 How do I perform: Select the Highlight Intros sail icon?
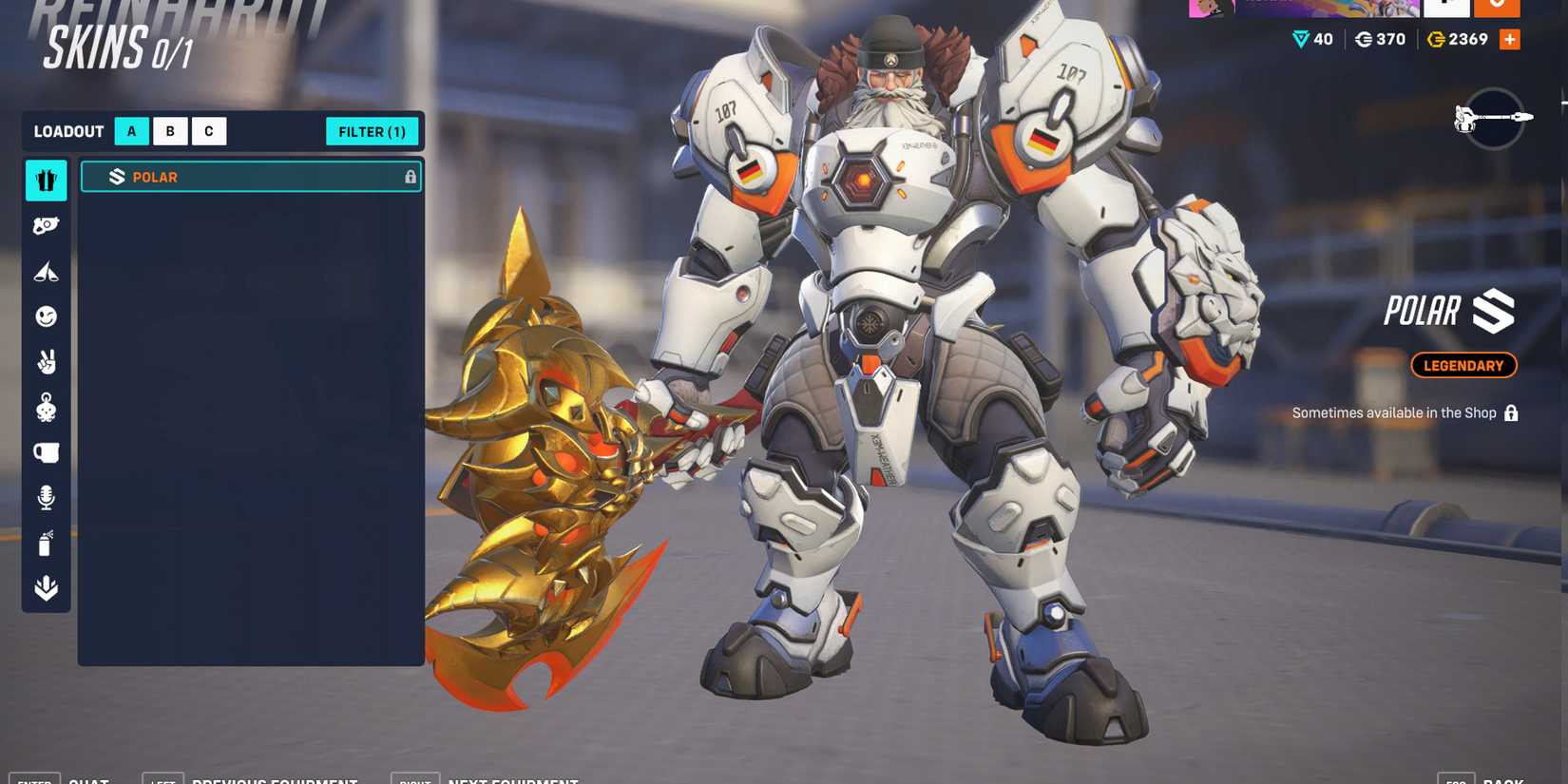point(45,271)
